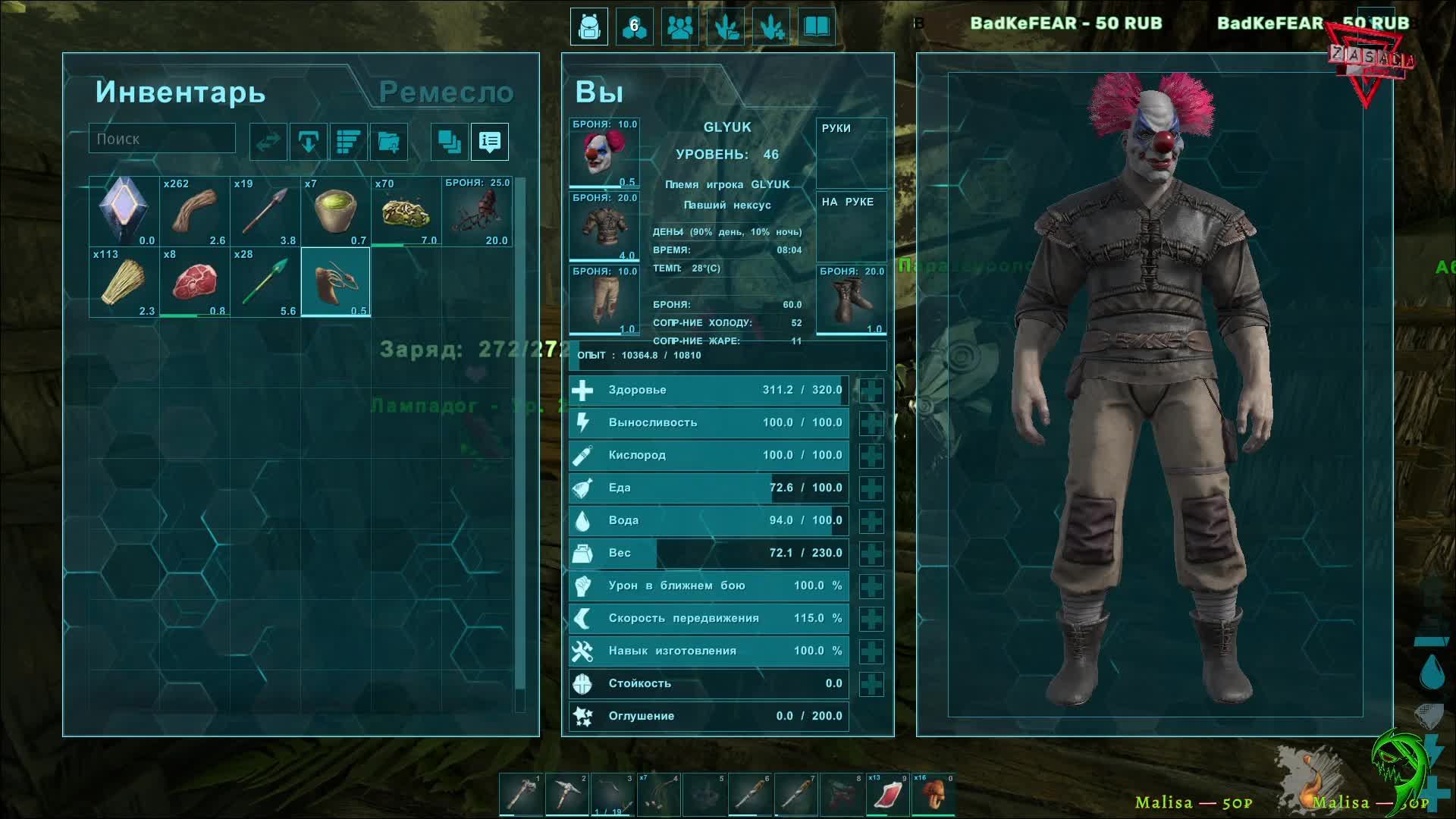Pick the thatch bundle x113 slot
The width and height of the screenshot is (1456, 819).
124,282
